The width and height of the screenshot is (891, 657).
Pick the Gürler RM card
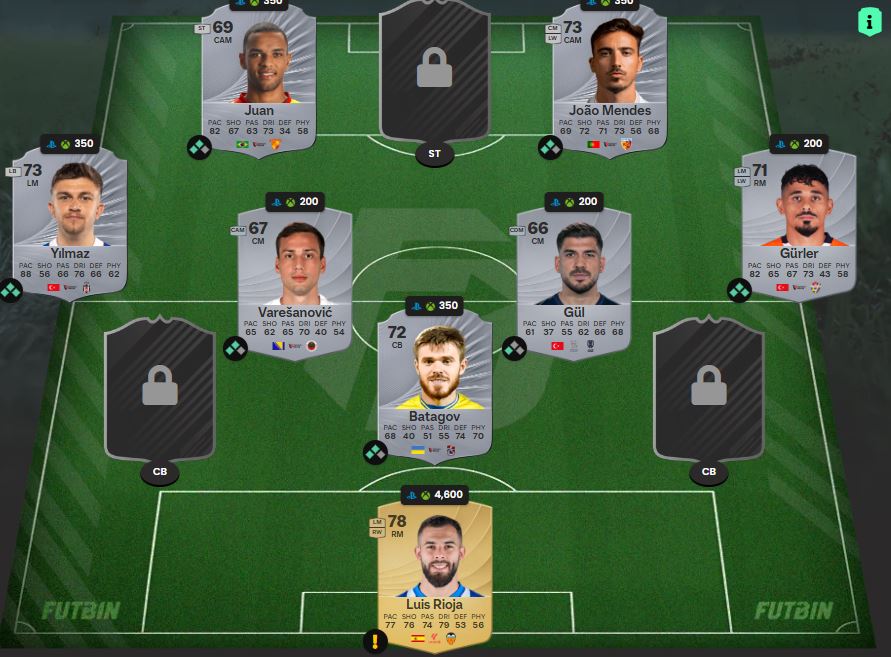click(x=798, y=223)
